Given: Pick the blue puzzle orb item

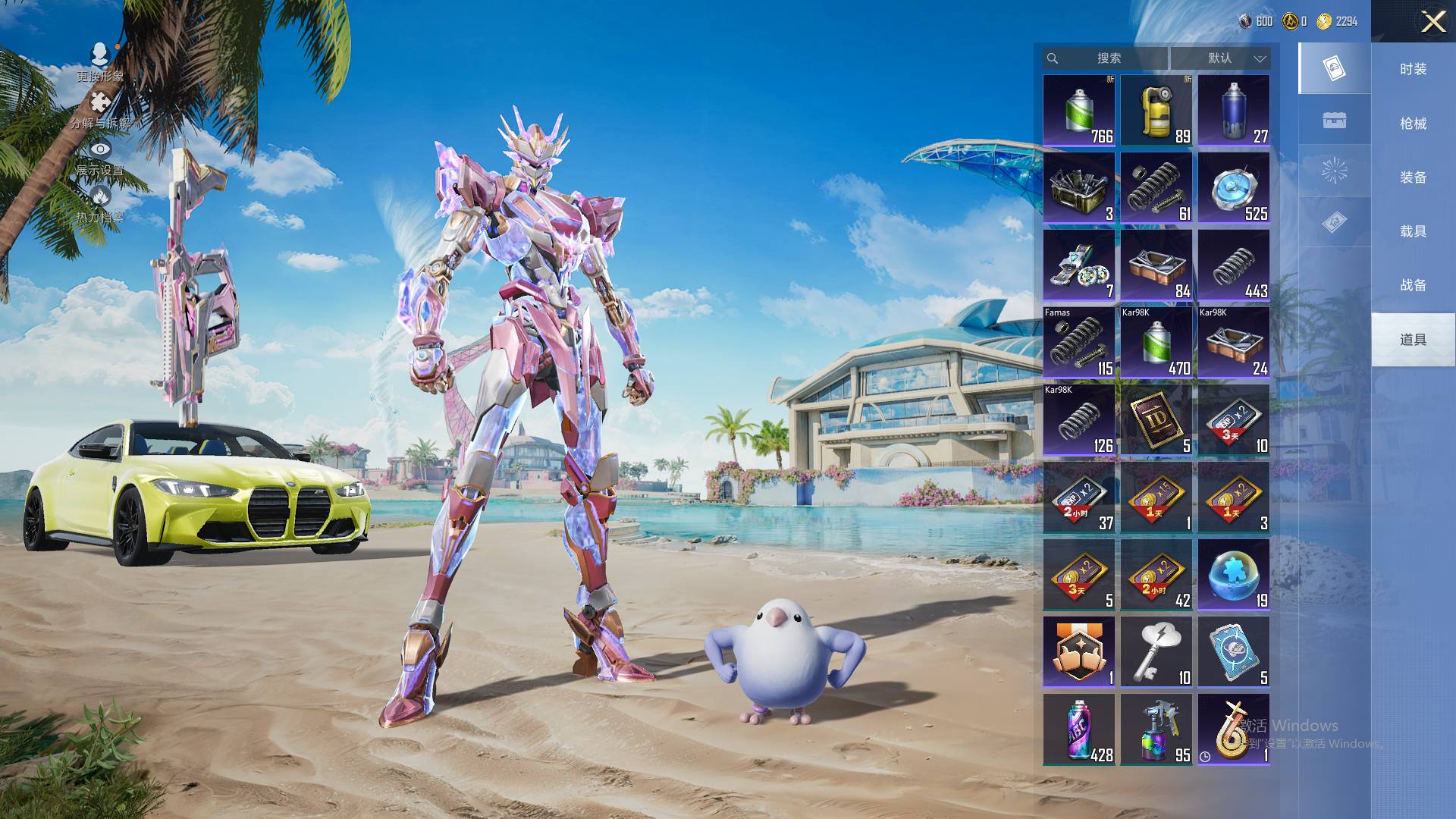Looking at the screenshot, I should [x=1234, y=575].
